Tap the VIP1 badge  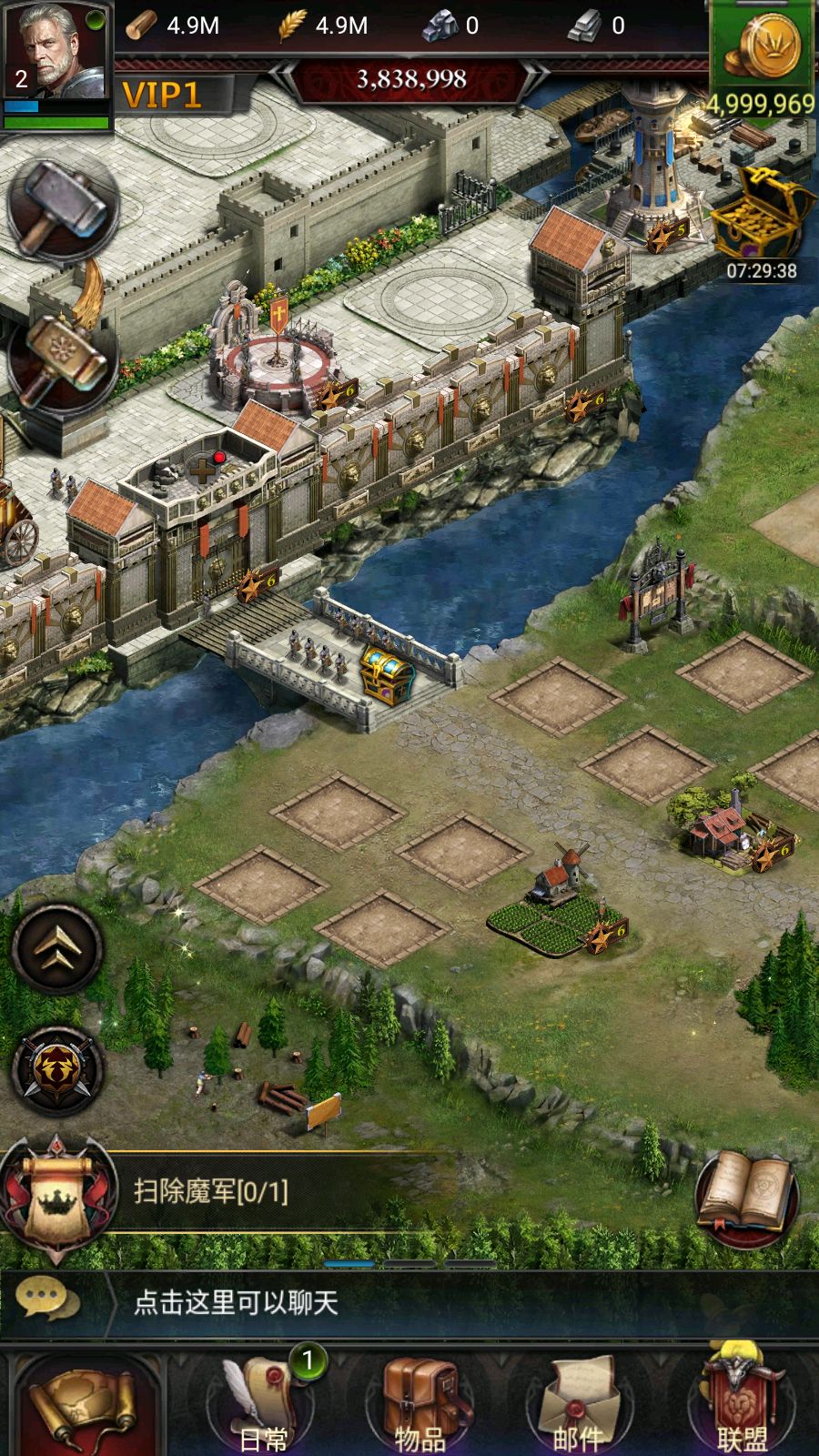pyautogui.click(x=162, y=95)
